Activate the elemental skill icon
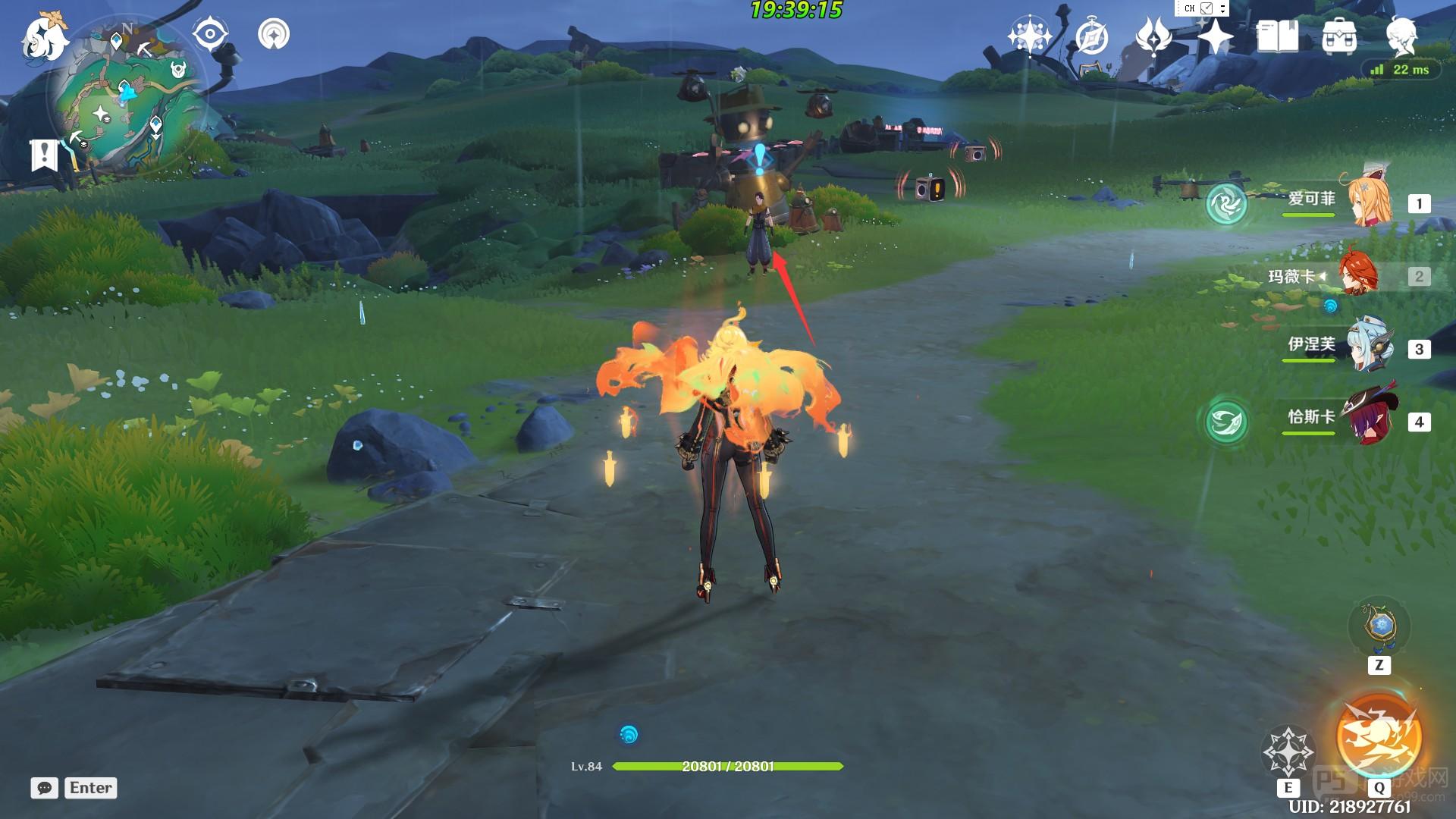Viewport: 1456px width, 819px height. [1288, 751]
